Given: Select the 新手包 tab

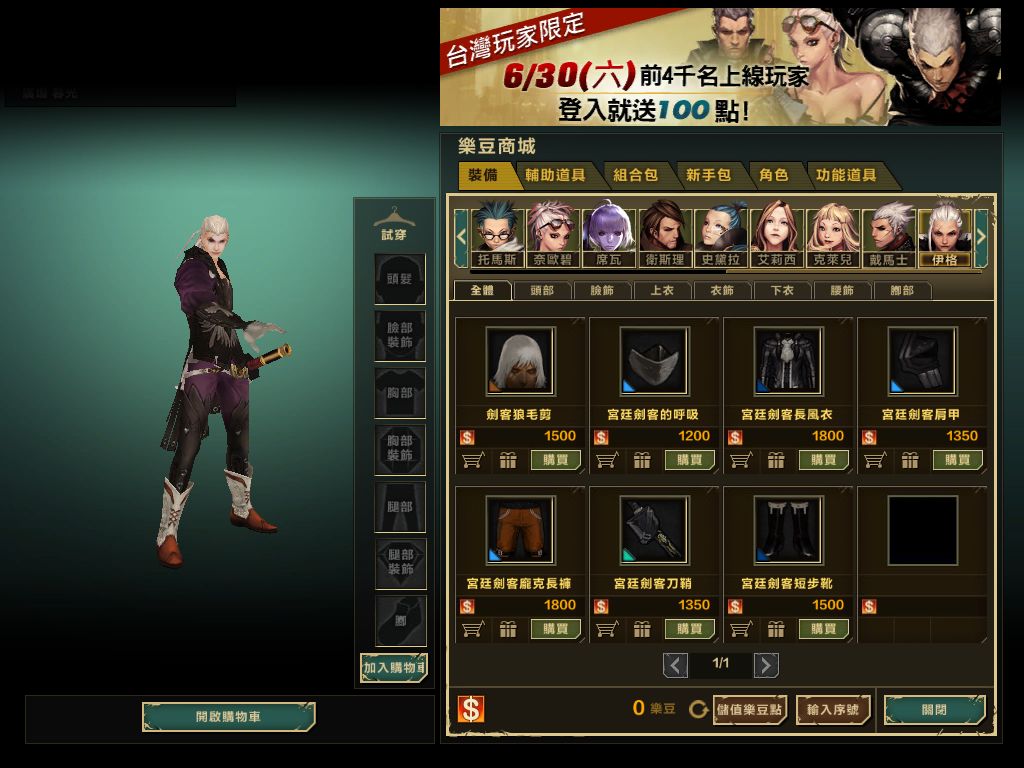Looking at the screenshot, I should click(x=708, y=175).
